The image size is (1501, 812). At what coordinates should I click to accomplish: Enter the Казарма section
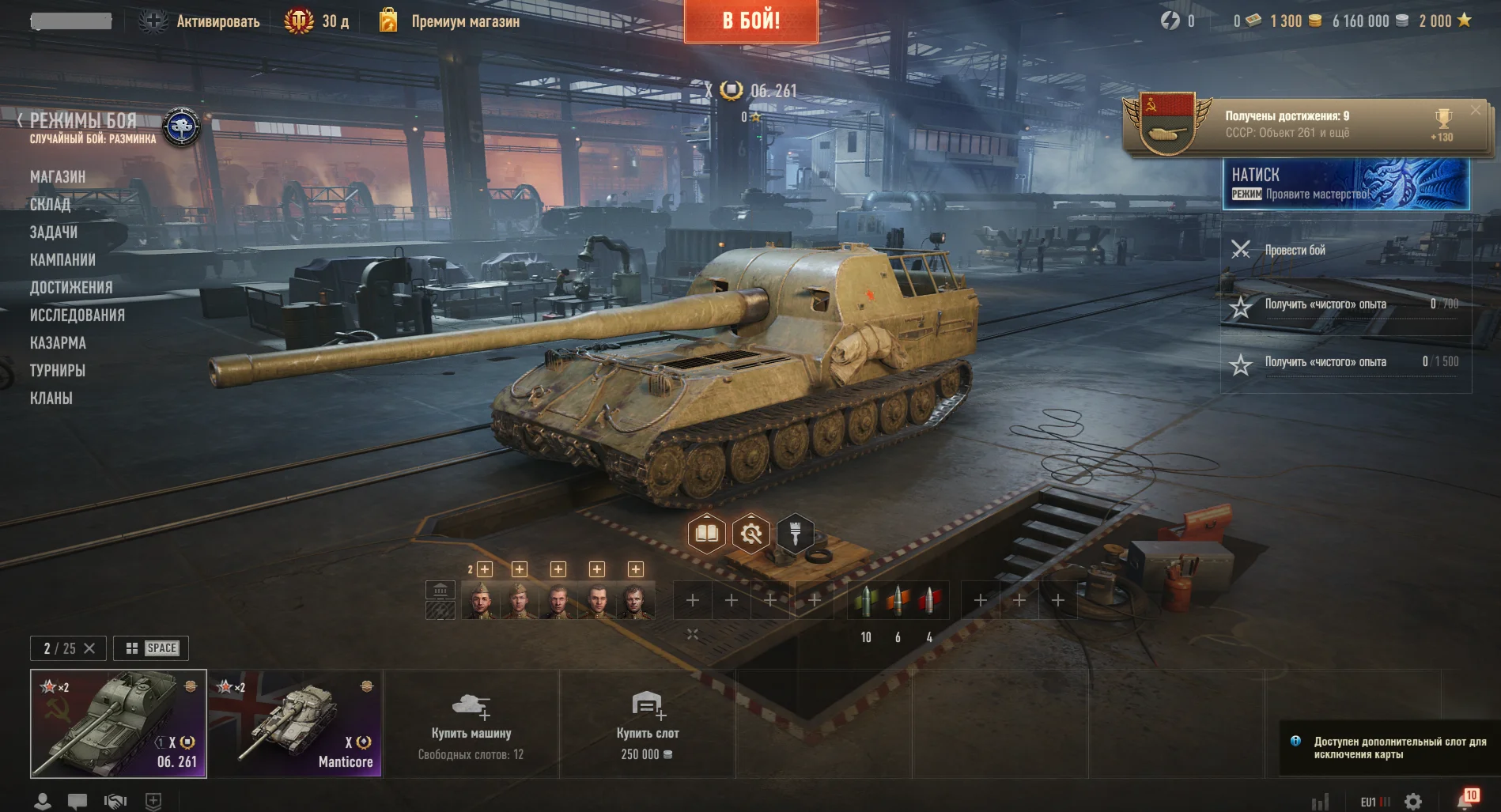point(58,343)
